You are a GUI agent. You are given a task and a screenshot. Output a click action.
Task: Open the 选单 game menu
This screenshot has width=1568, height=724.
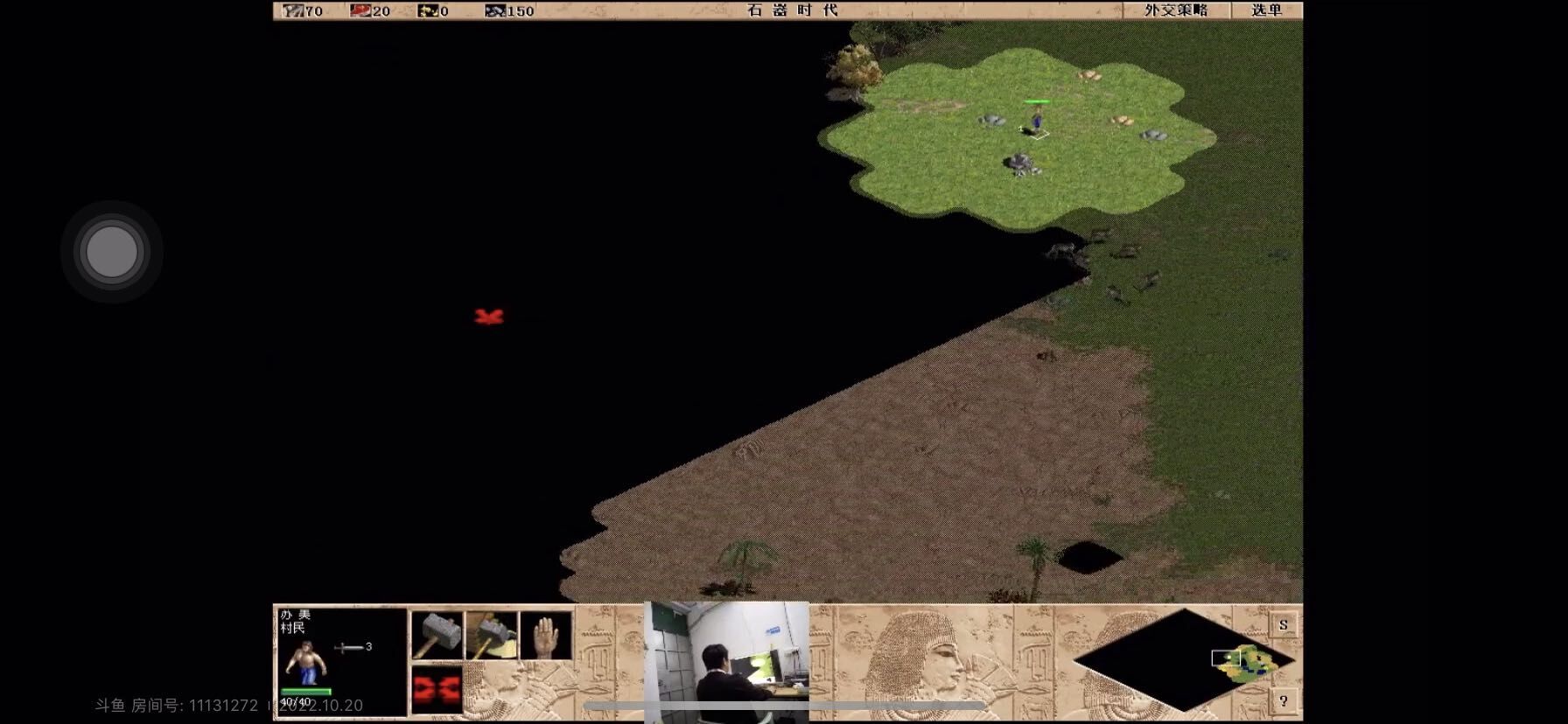point(1265,10)
